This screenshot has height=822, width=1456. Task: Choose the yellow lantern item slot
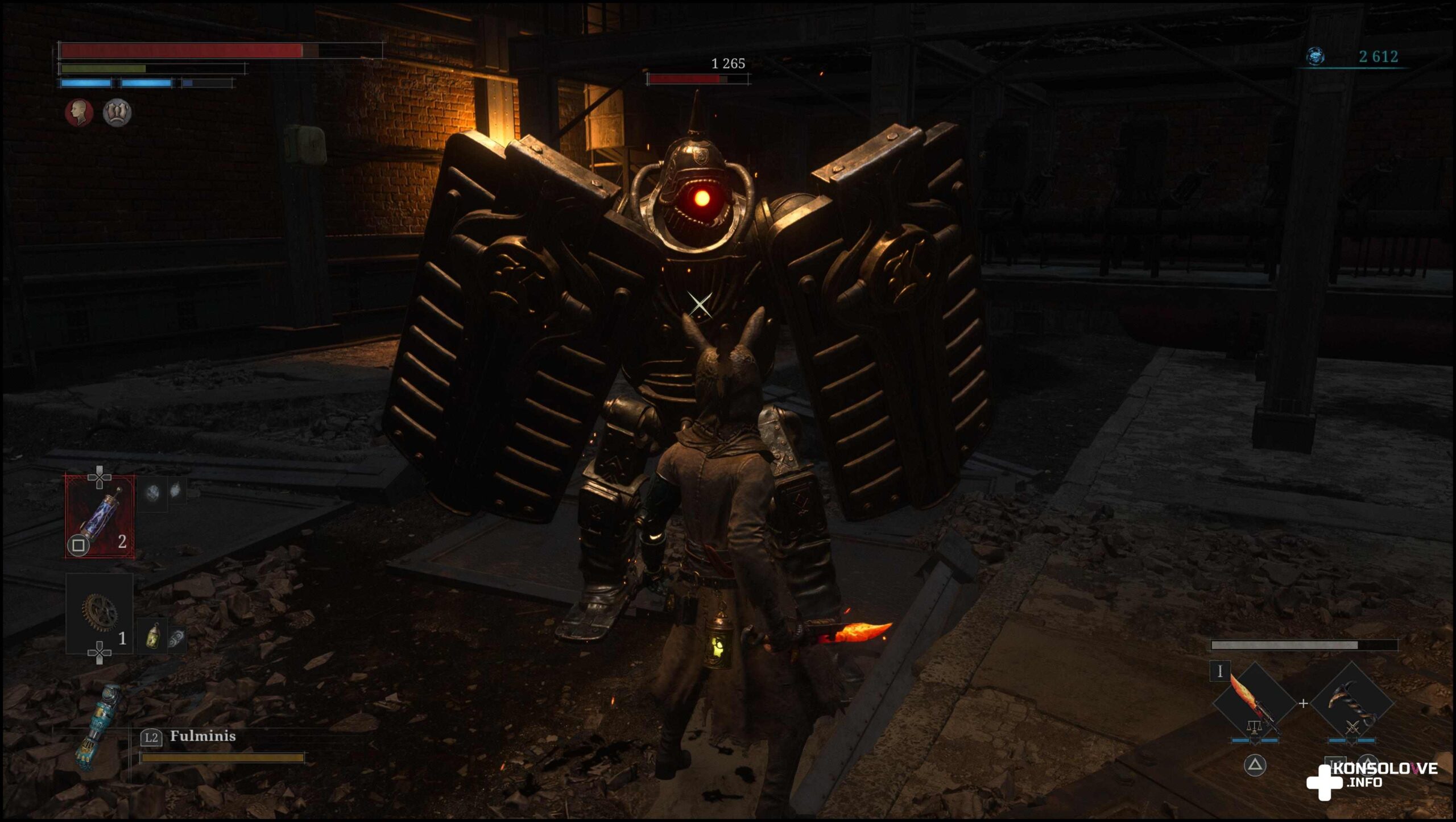point(152,635)
